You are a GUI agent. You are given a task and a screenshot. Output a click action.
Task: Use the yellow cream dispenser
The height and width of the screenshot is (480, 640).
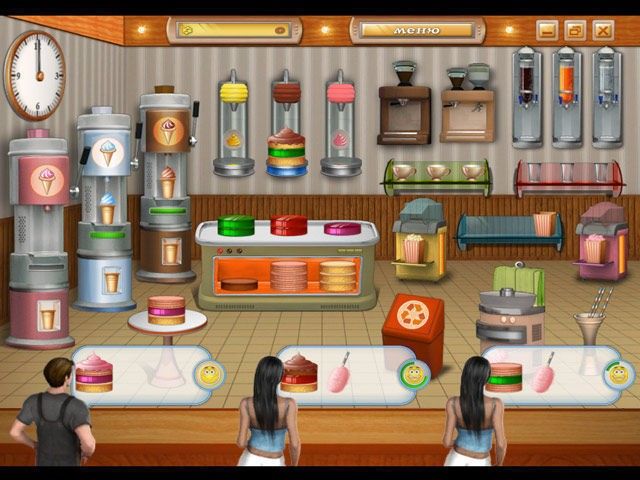(232, 120)
